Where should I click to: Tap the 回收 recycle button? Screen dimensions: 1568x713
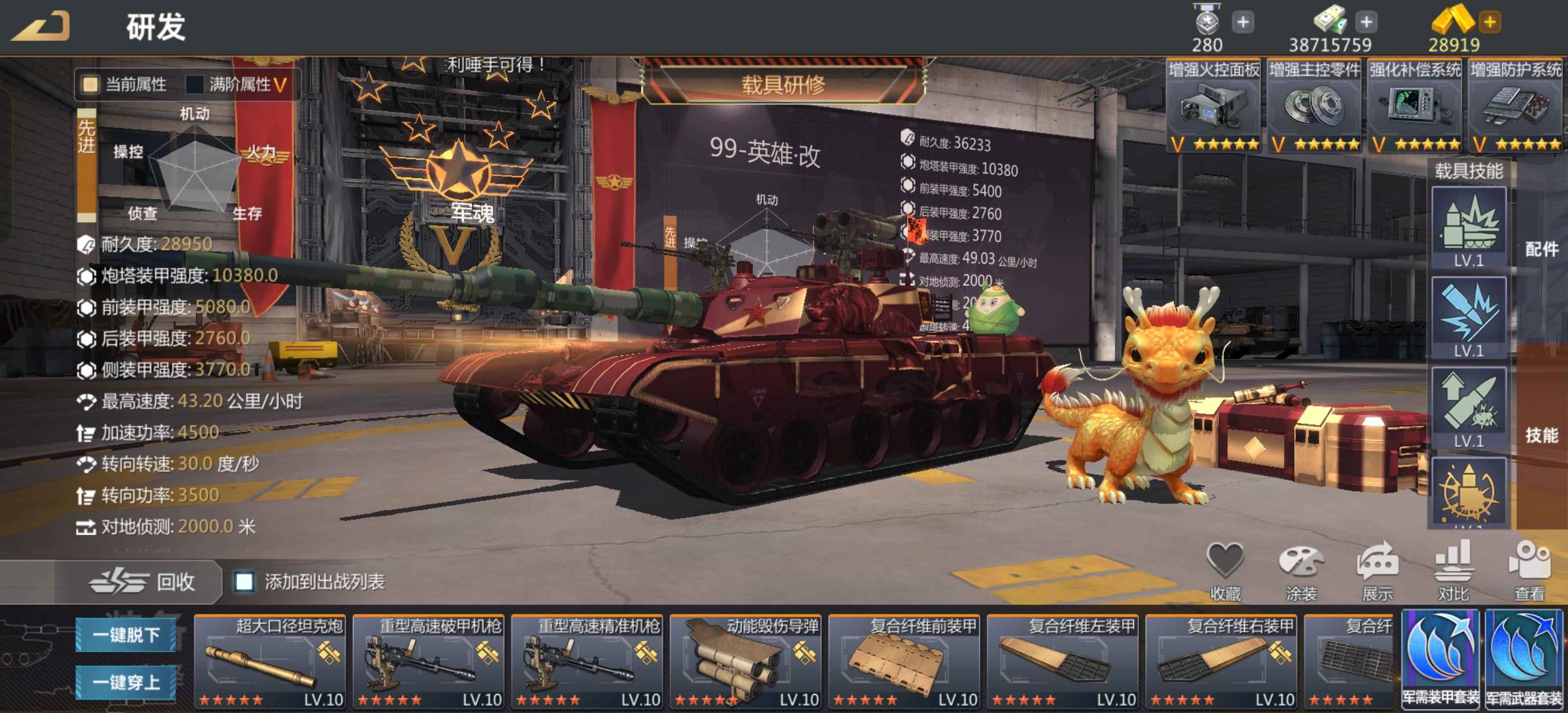pyautogui.click(x=143, y=581)
